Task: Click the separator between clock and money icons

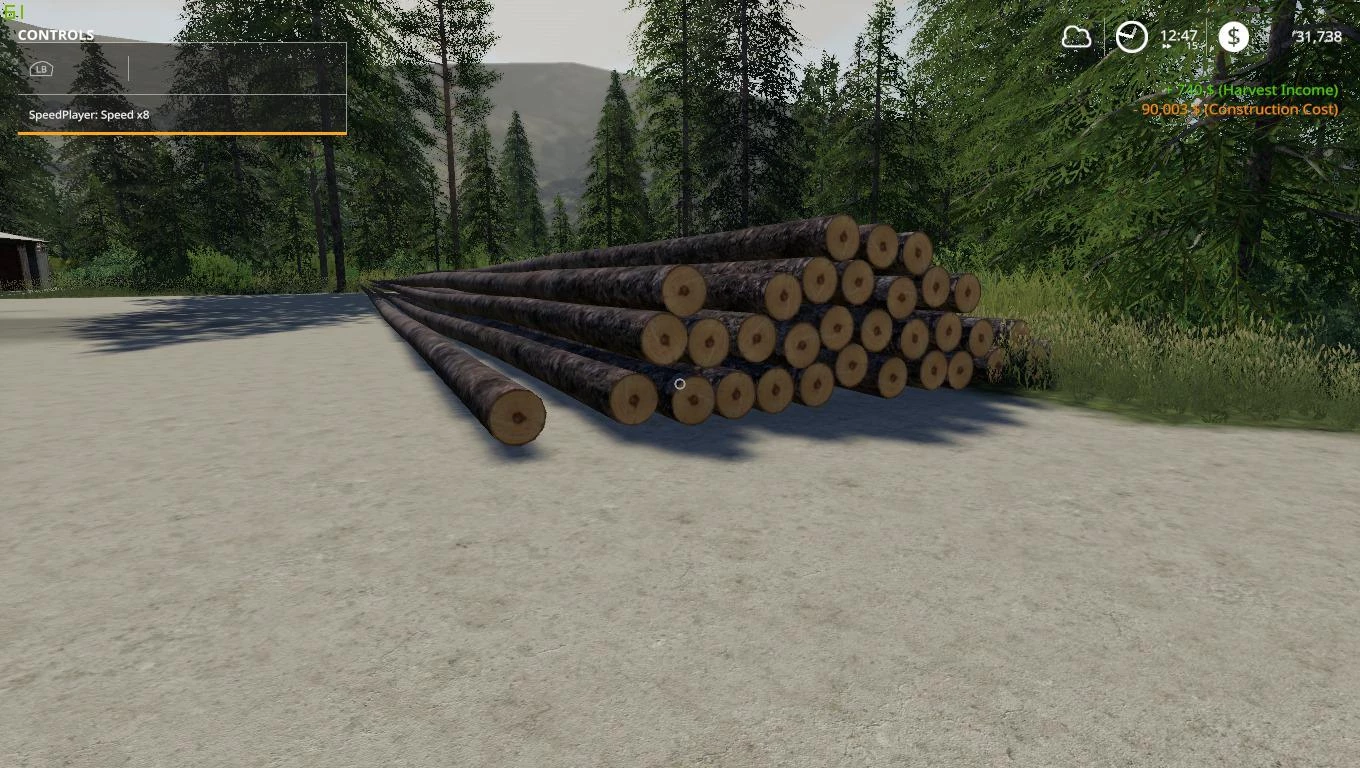Action: coord(1207,37)
